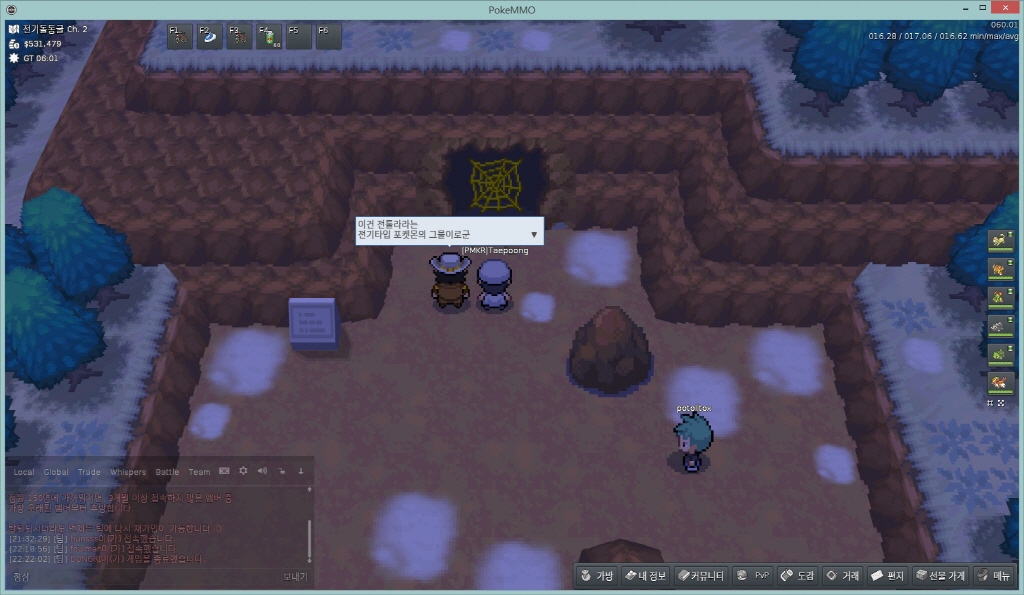This screenshot has width=1024, height=595.
Task: Switch chat to the Global tab
Action: [56, 472]
